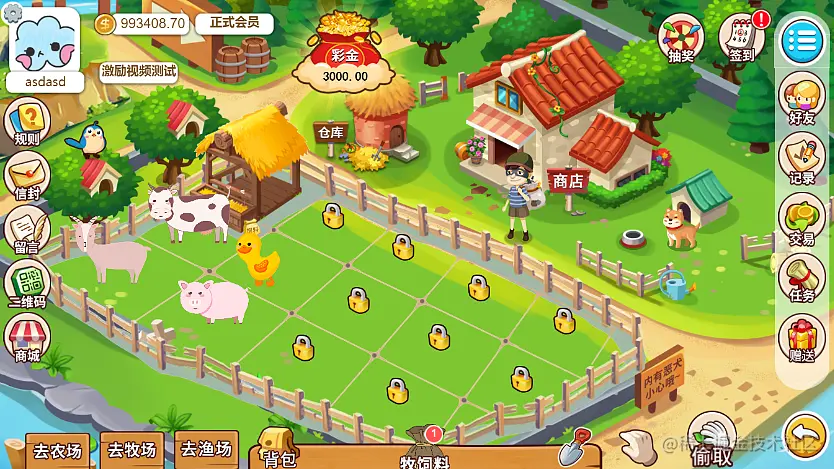Image resolution: width=834 pixels, height=469 pixels.
Task: Open the 信封 mail envelope
Action: [27, 178]
